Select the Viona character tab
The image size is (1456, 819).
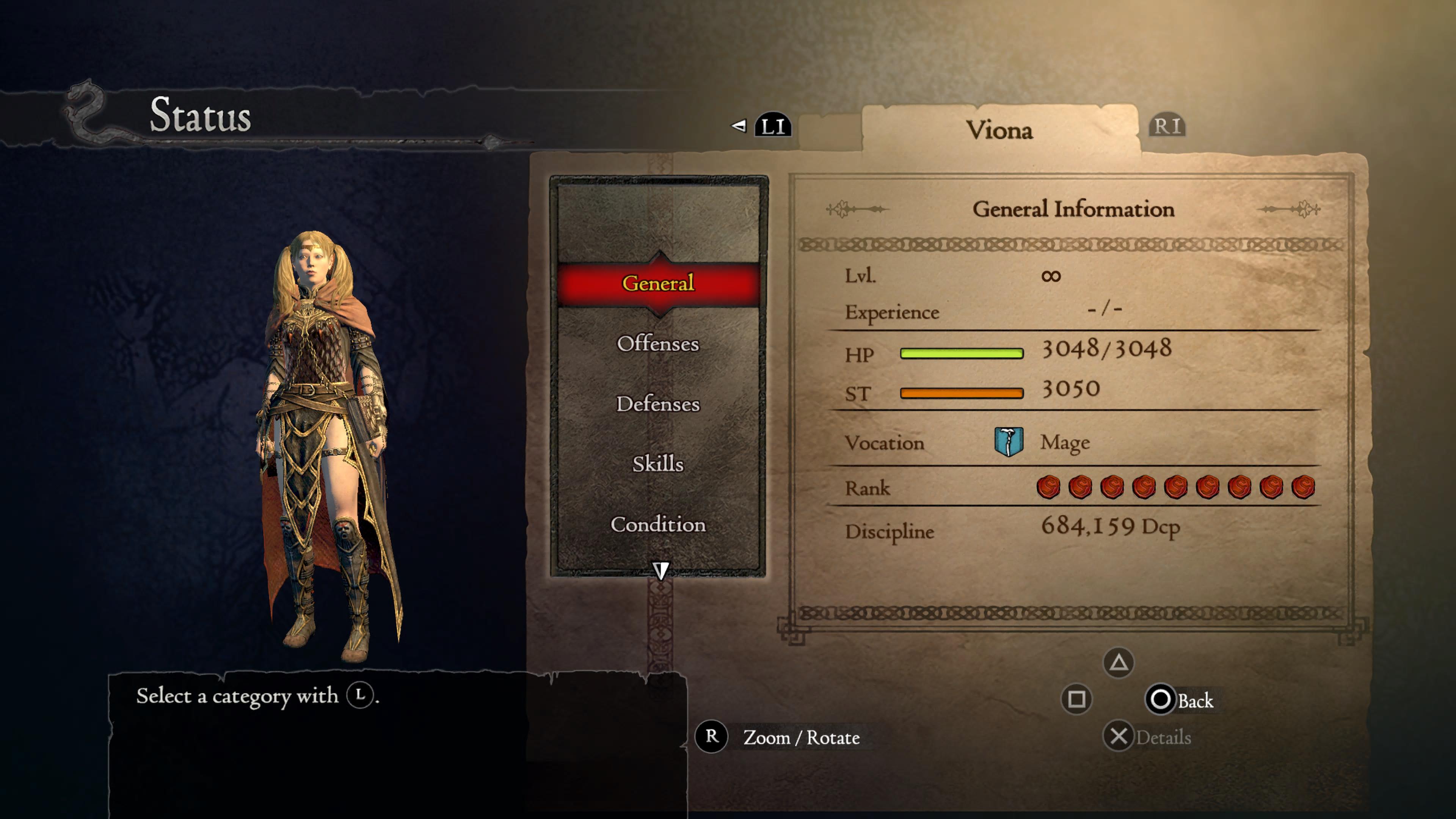pyautogui.click(x=999, y=130)
